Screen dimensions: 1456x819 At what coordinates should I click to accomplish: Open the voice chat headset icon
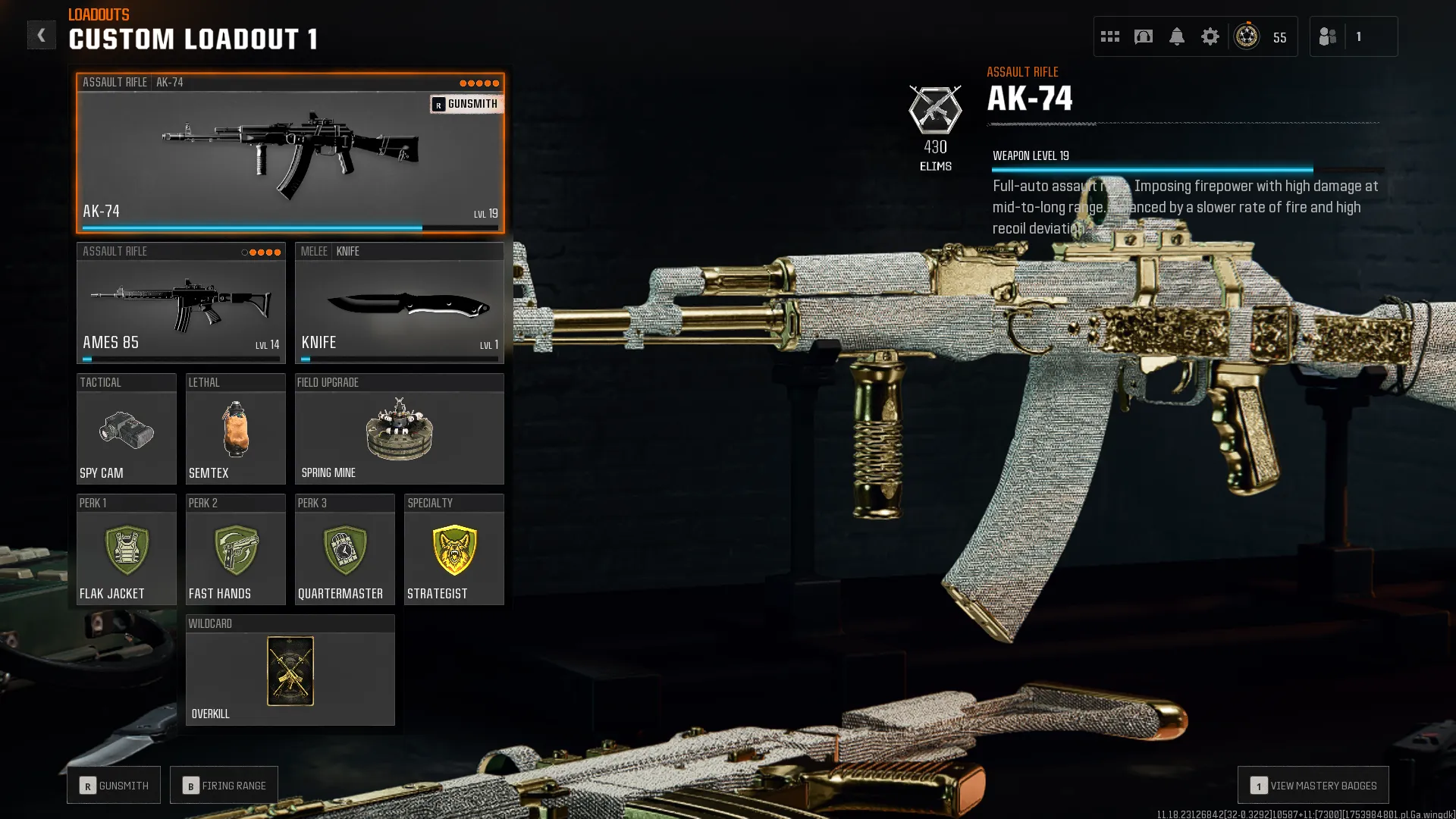pos(1143,36)
